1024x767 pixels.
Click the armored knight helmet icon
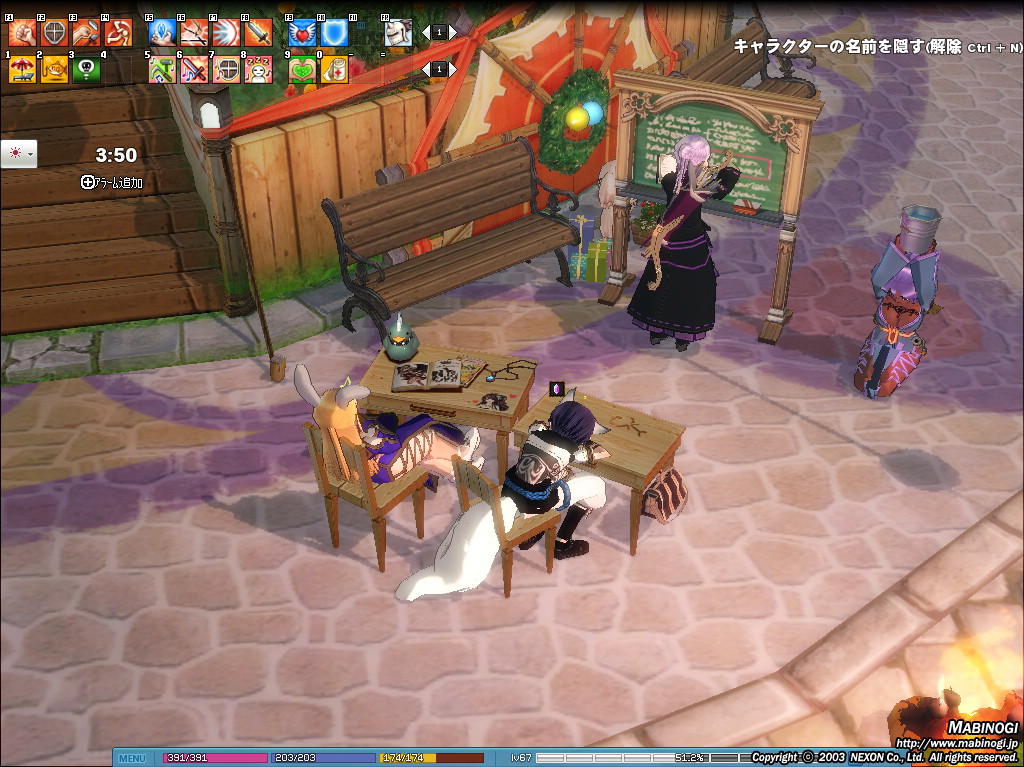point(398,33)
